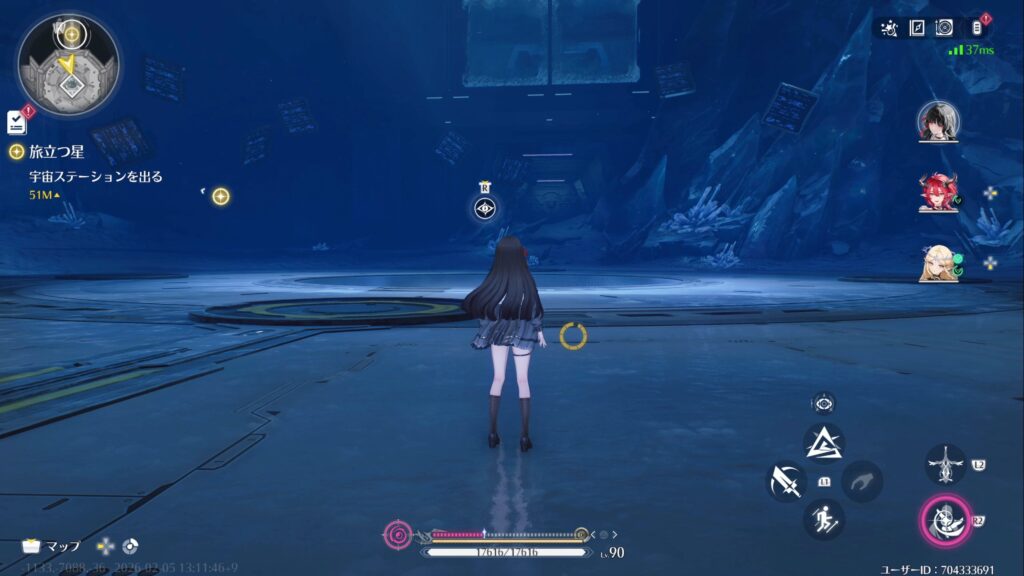Screen dimensions: 1024x576
Task: Open the record disc icon
Action: [x=945, y=28]
